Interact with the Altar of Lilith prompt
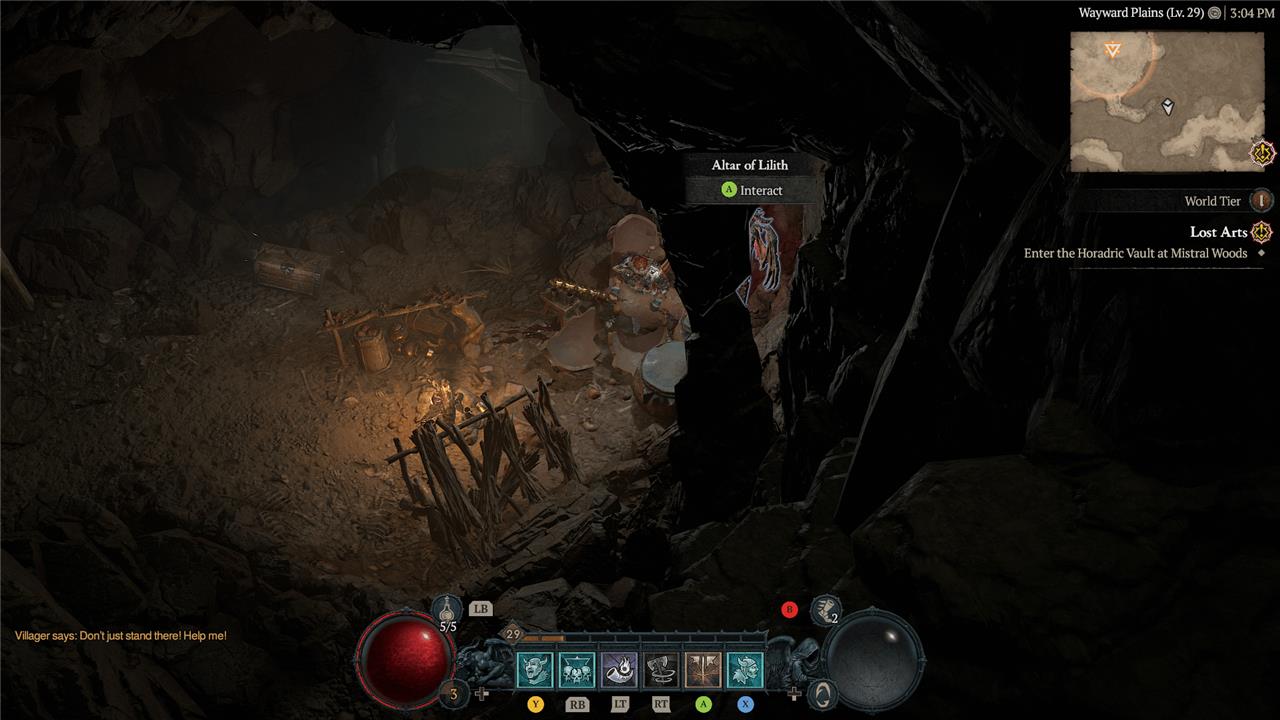 [x=750, y=190]
